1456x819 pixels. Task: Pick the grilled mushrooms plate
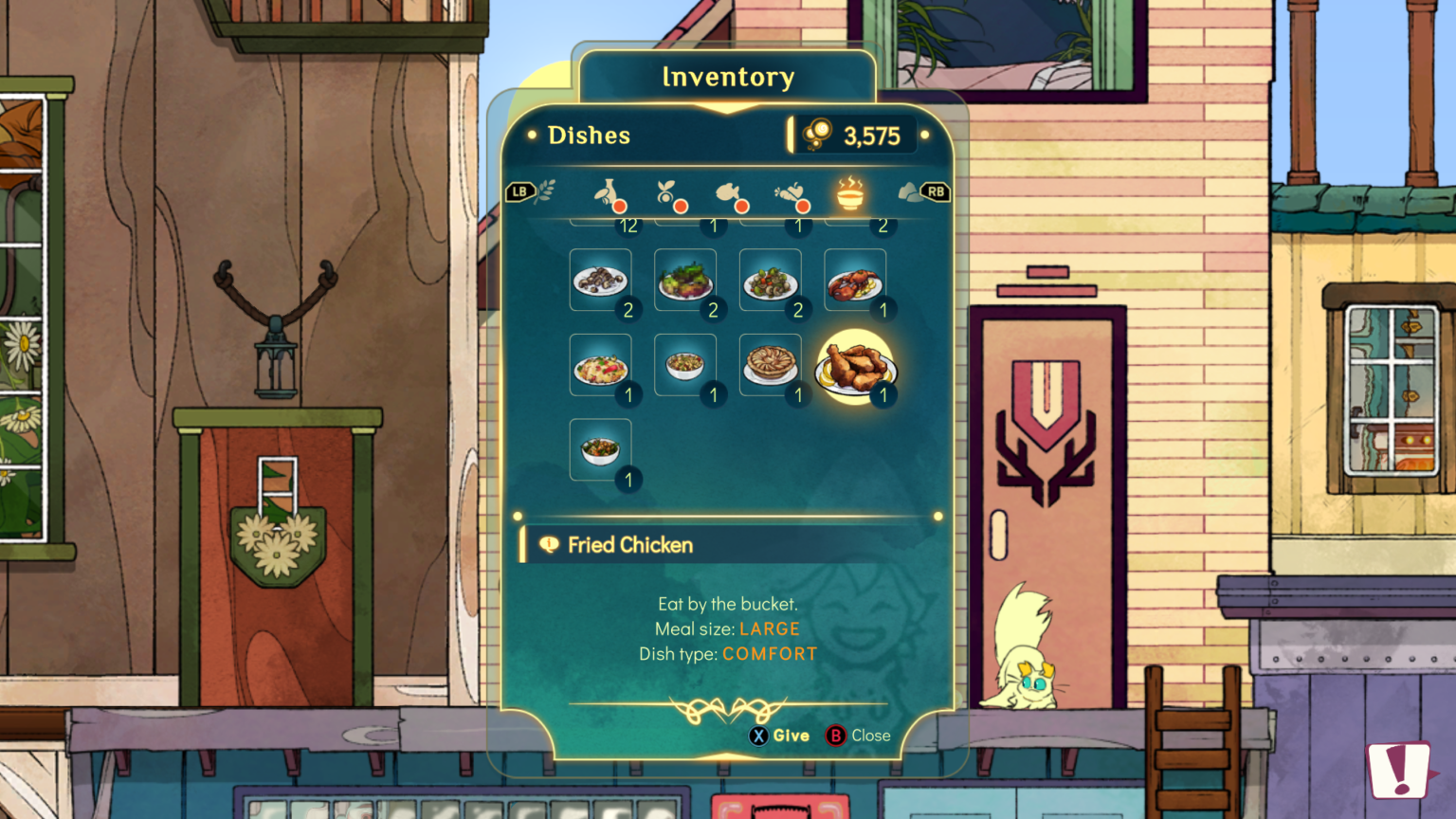[600, 281]
